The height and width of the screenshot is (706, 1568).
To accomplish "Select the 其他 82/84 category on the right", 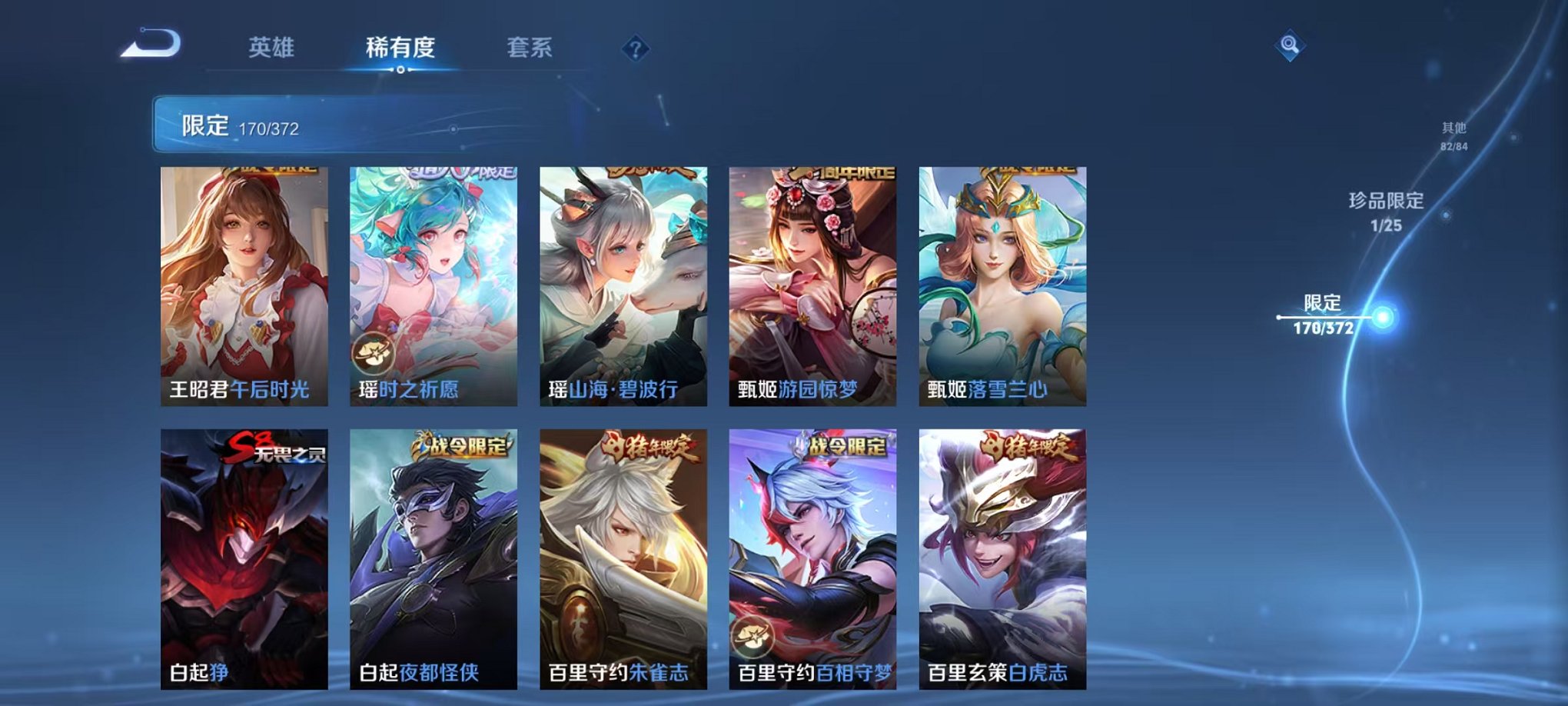I will [1454, 136].
